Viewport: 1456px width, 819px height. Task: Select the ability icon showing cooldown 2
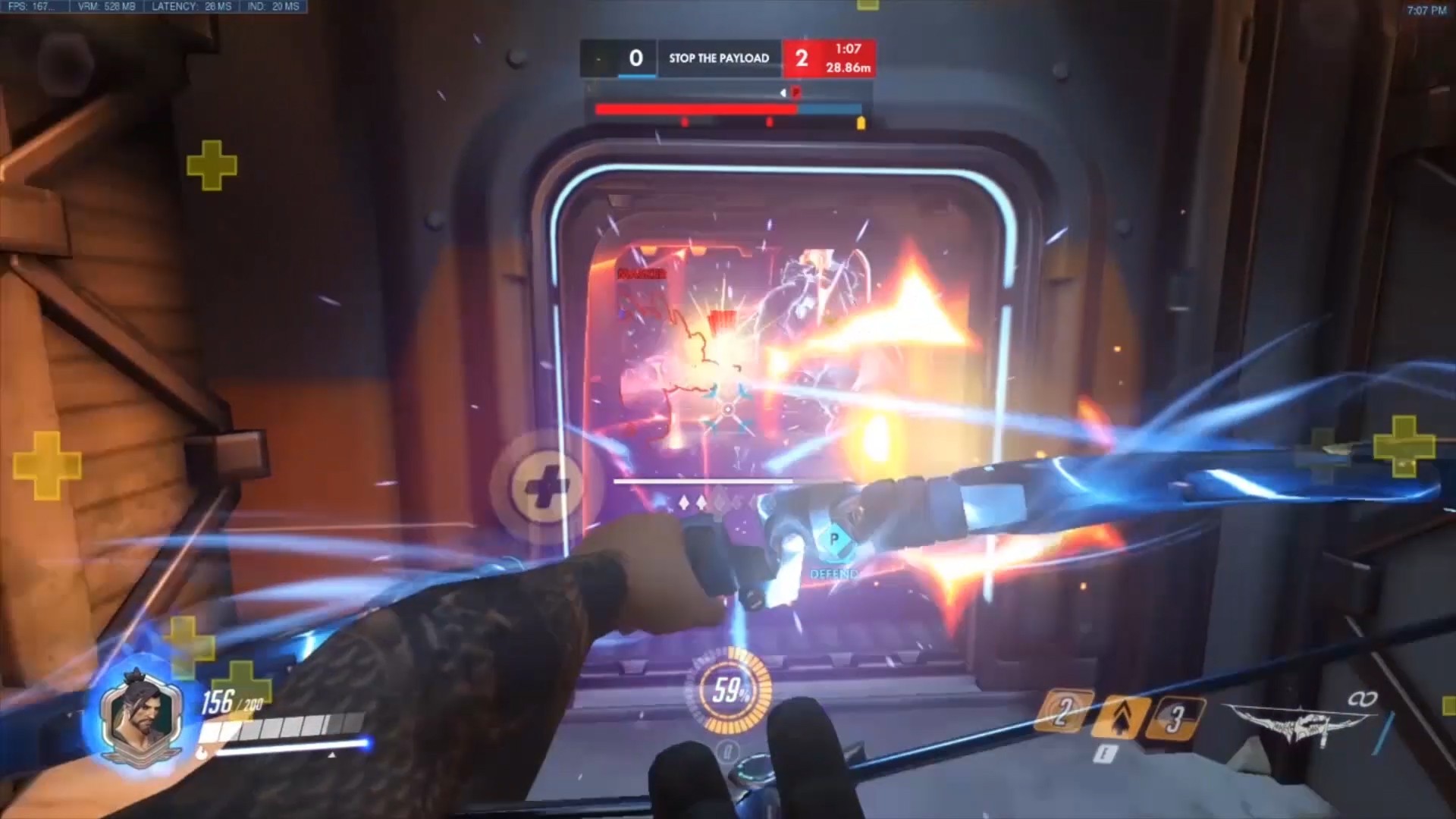(x=1065, y=712)
